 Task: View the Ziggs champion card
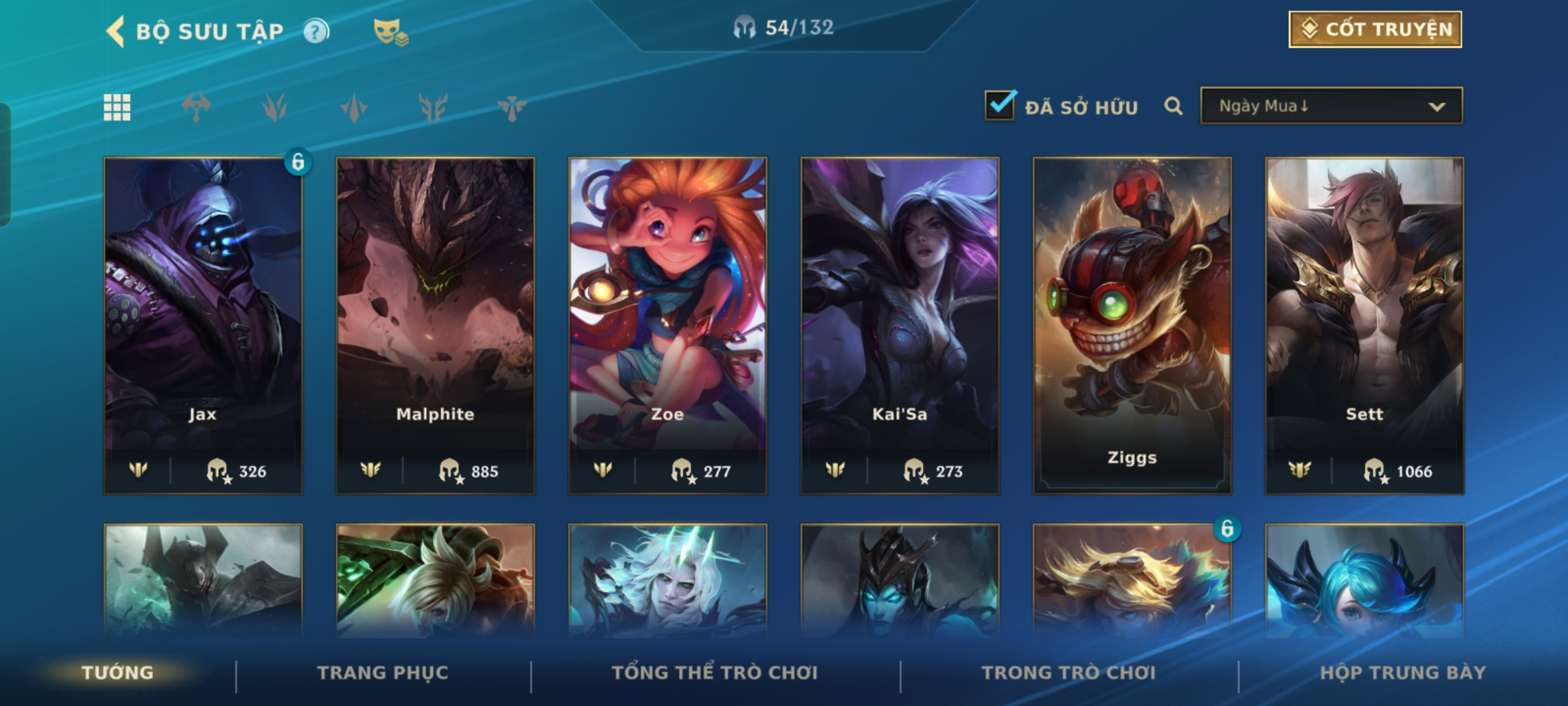point(1132,325)
